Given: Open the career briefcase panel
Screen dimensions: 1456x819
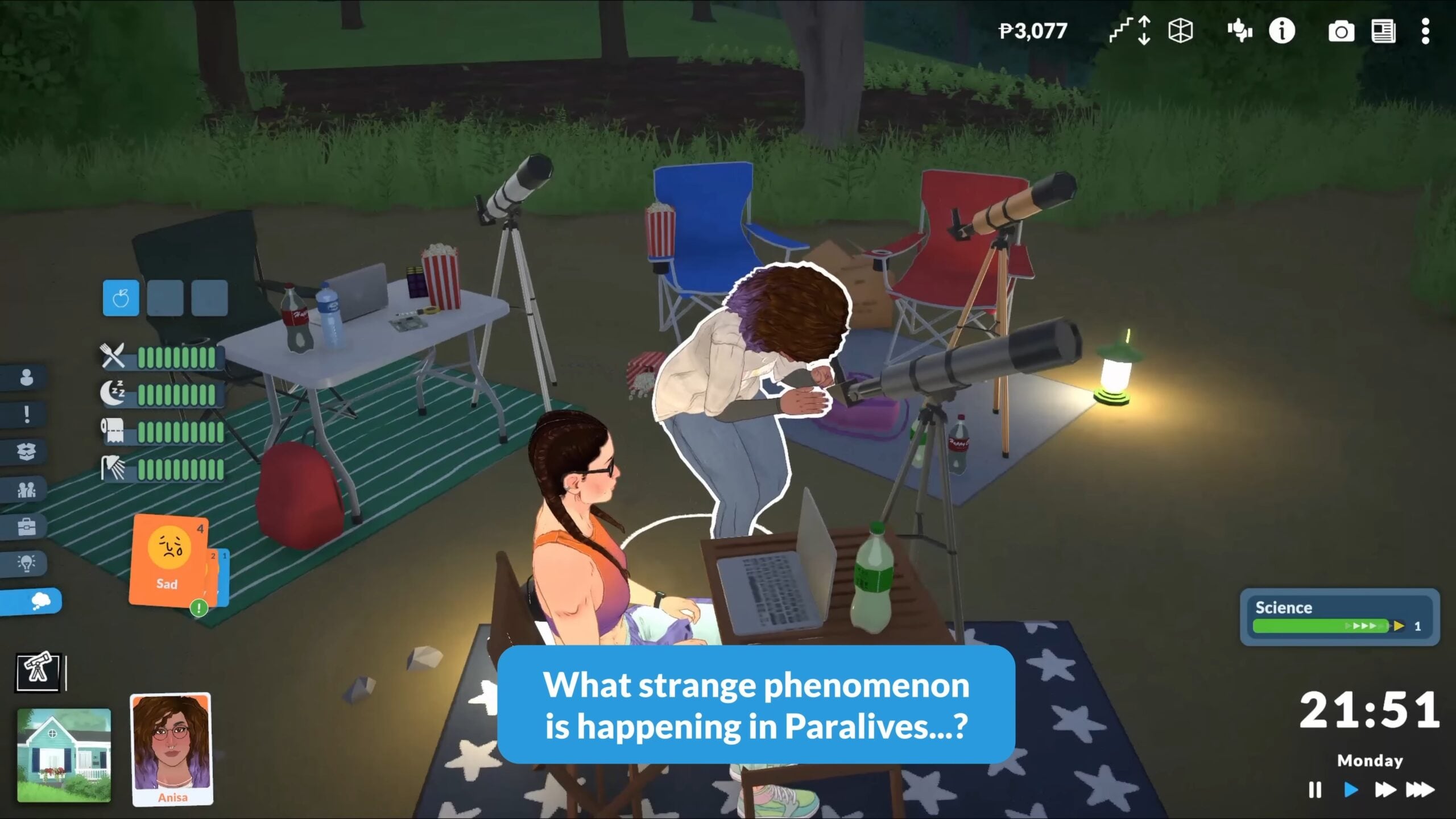Looking at the screenshot, I should [x=26, y=525].
